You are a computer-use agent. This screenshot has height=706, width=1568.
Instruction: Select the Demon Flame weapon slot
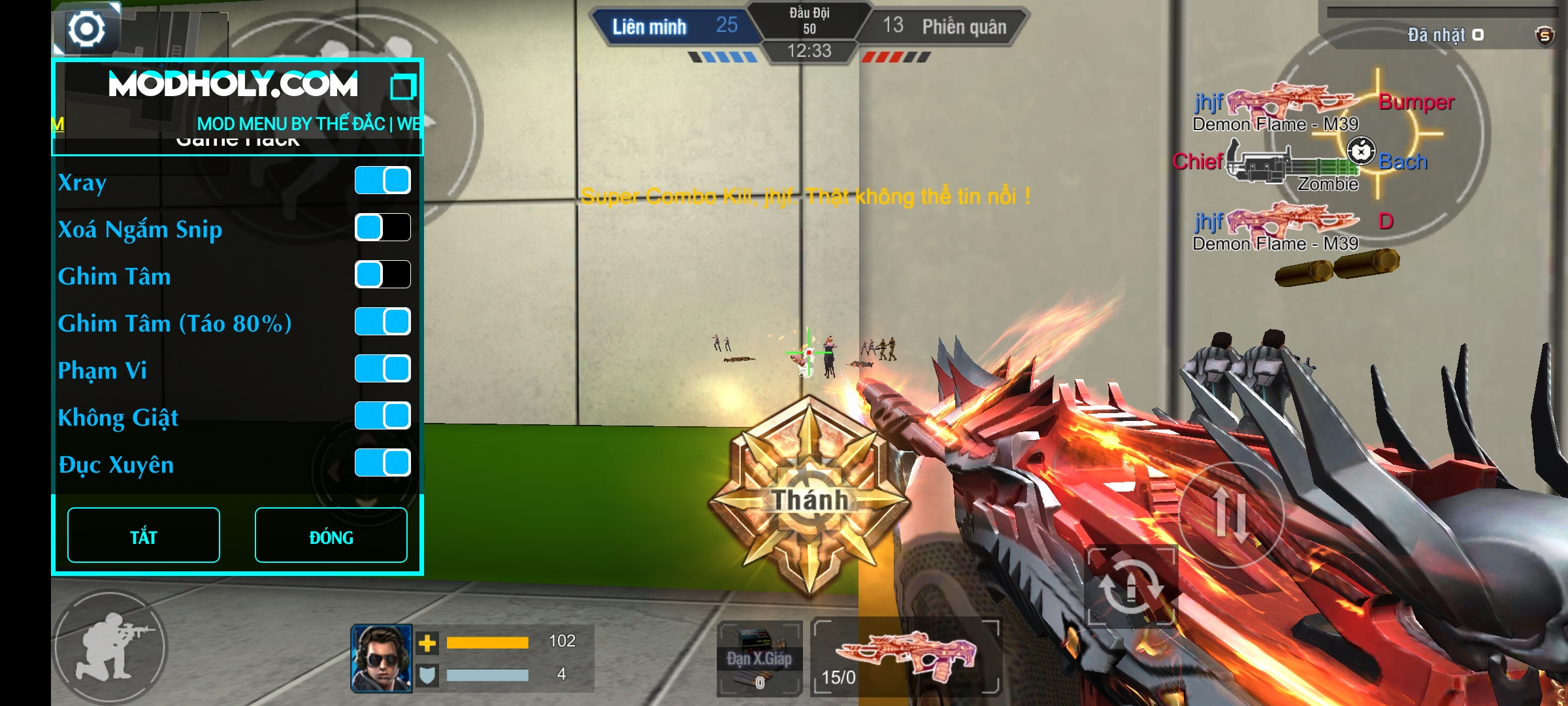point(907,656)
